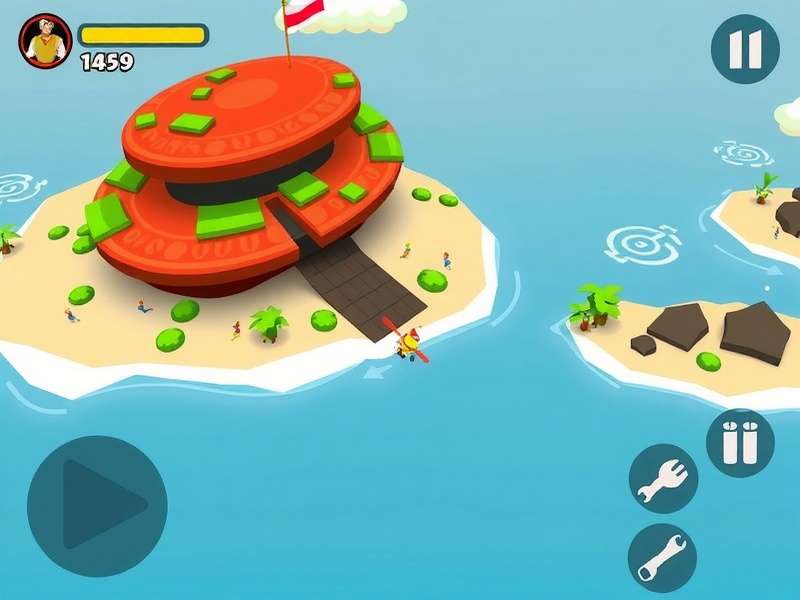800x600 pixels.
Task: Activate the twin cylinders button
Action: click(740, 442)
